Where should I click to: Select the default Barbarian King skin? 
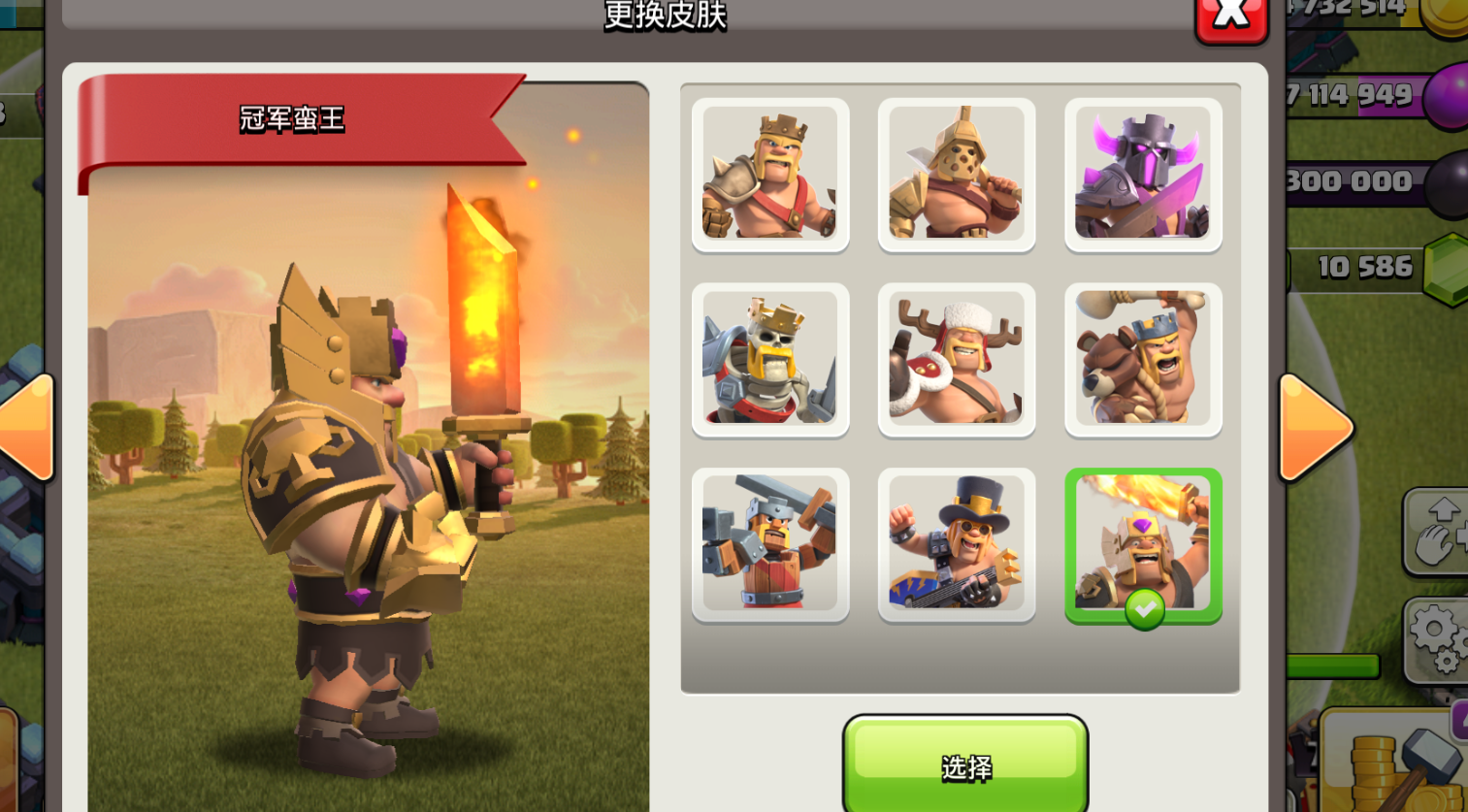pos(769,174)
